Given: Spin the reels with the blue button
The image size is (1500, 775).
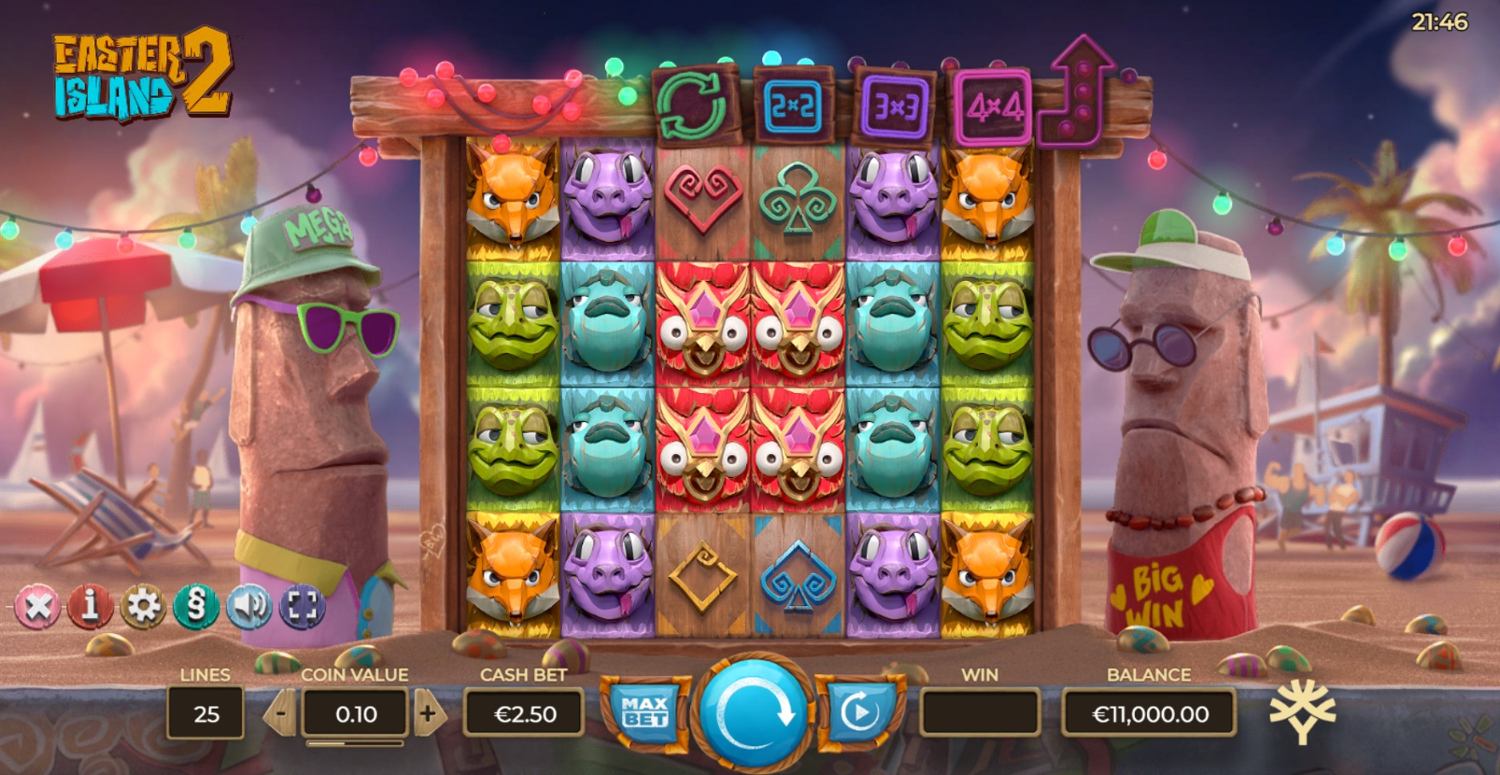Looking at the screenshot, I should coord(752,712).
